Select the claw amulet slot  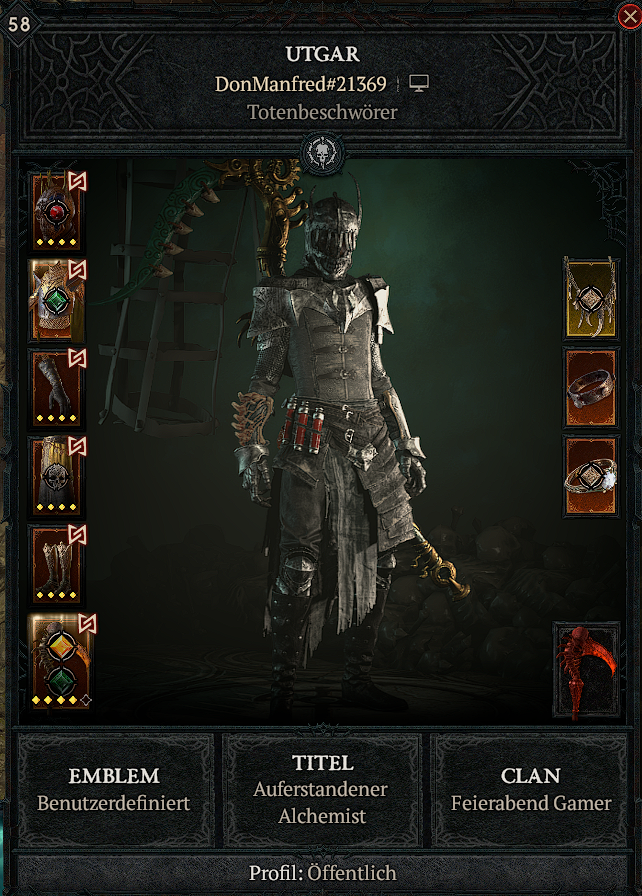(x=591, y=297)
